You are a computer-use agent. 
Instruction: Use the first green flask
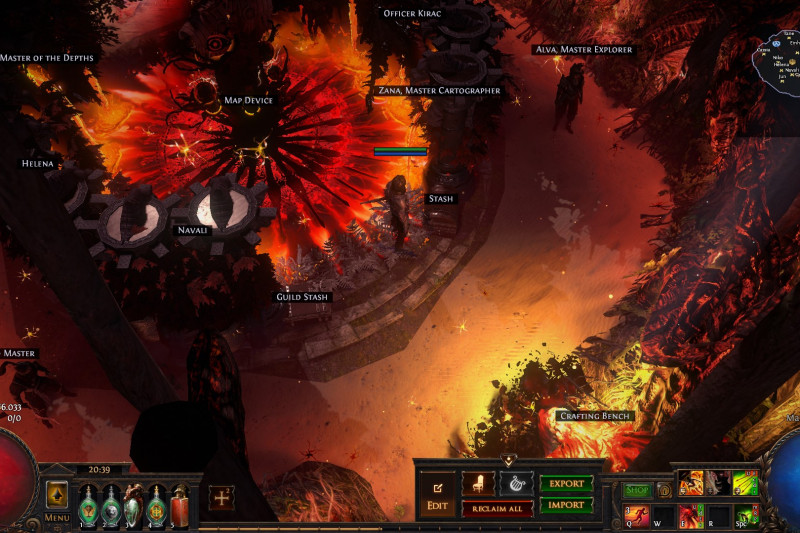point(89,503)
